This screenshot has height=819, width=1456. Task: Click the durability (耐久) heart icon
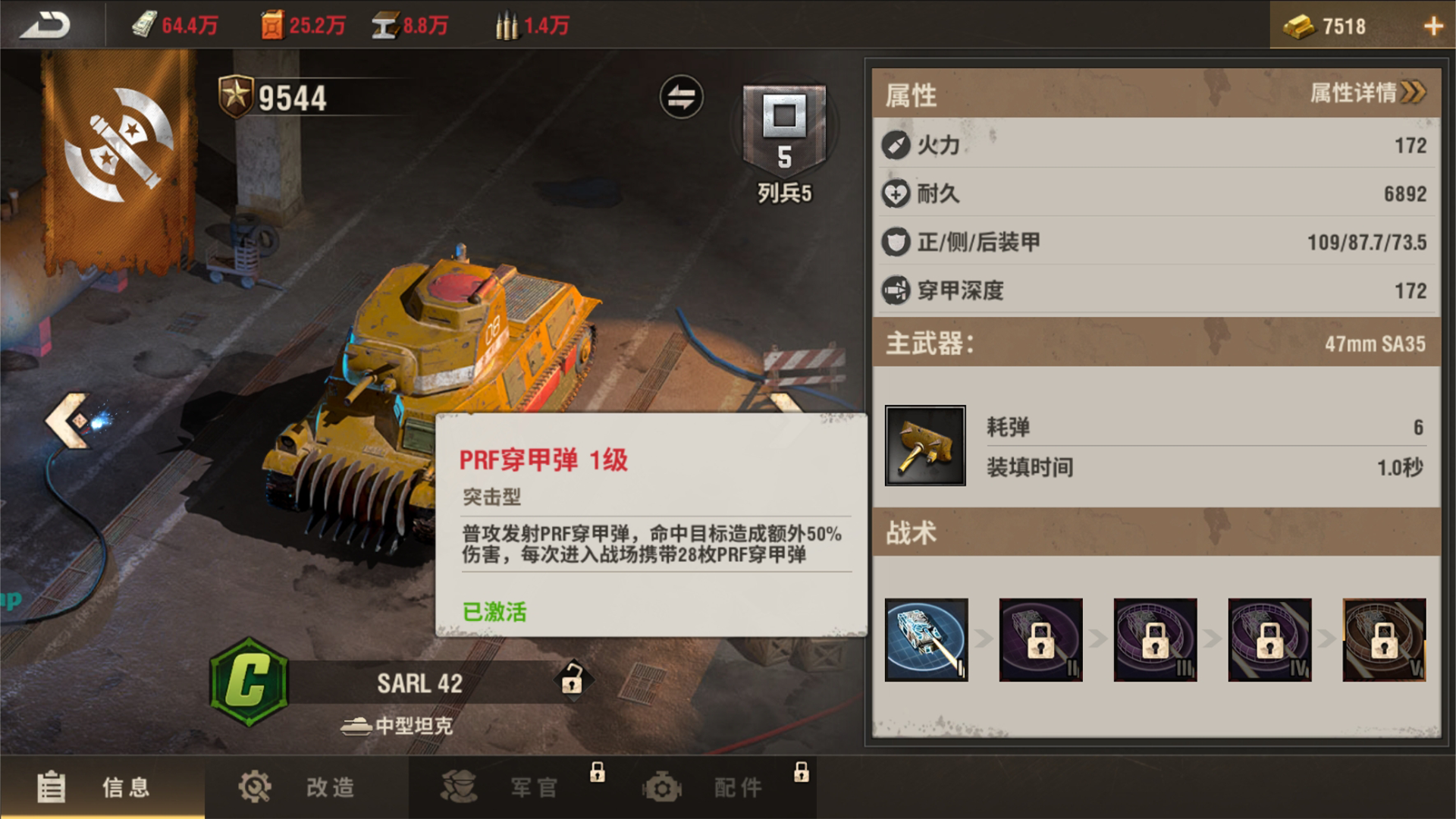pos(896,194)
